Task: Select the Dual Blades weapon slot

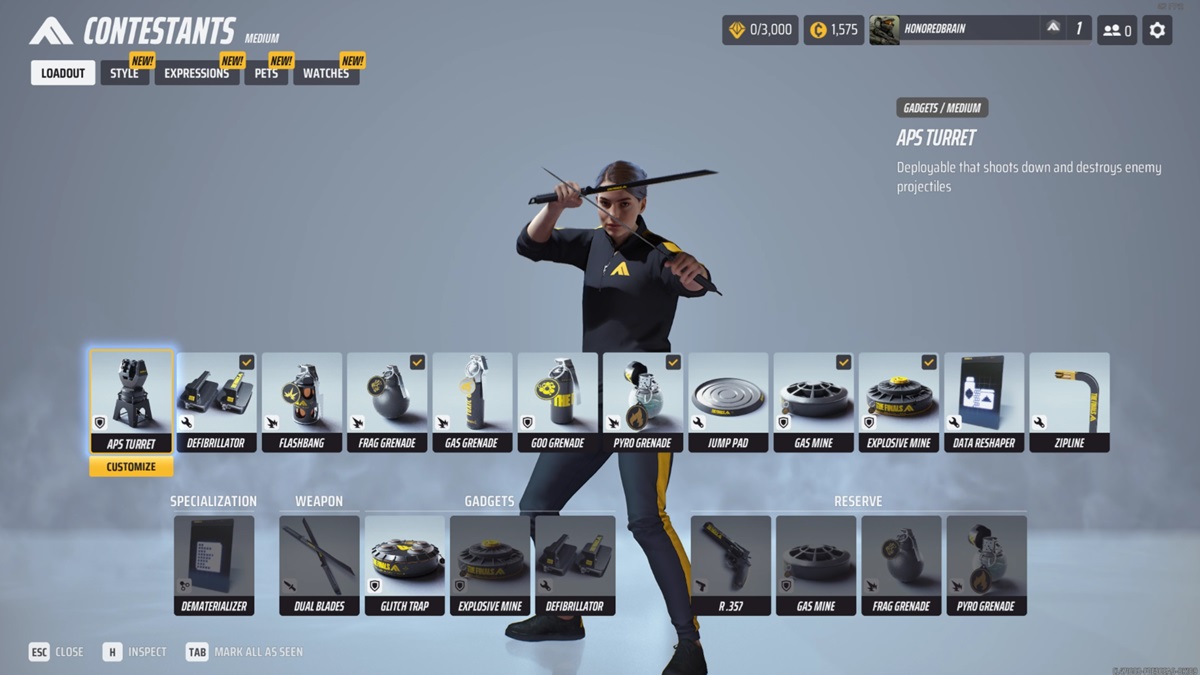Action: click(319, 565)
